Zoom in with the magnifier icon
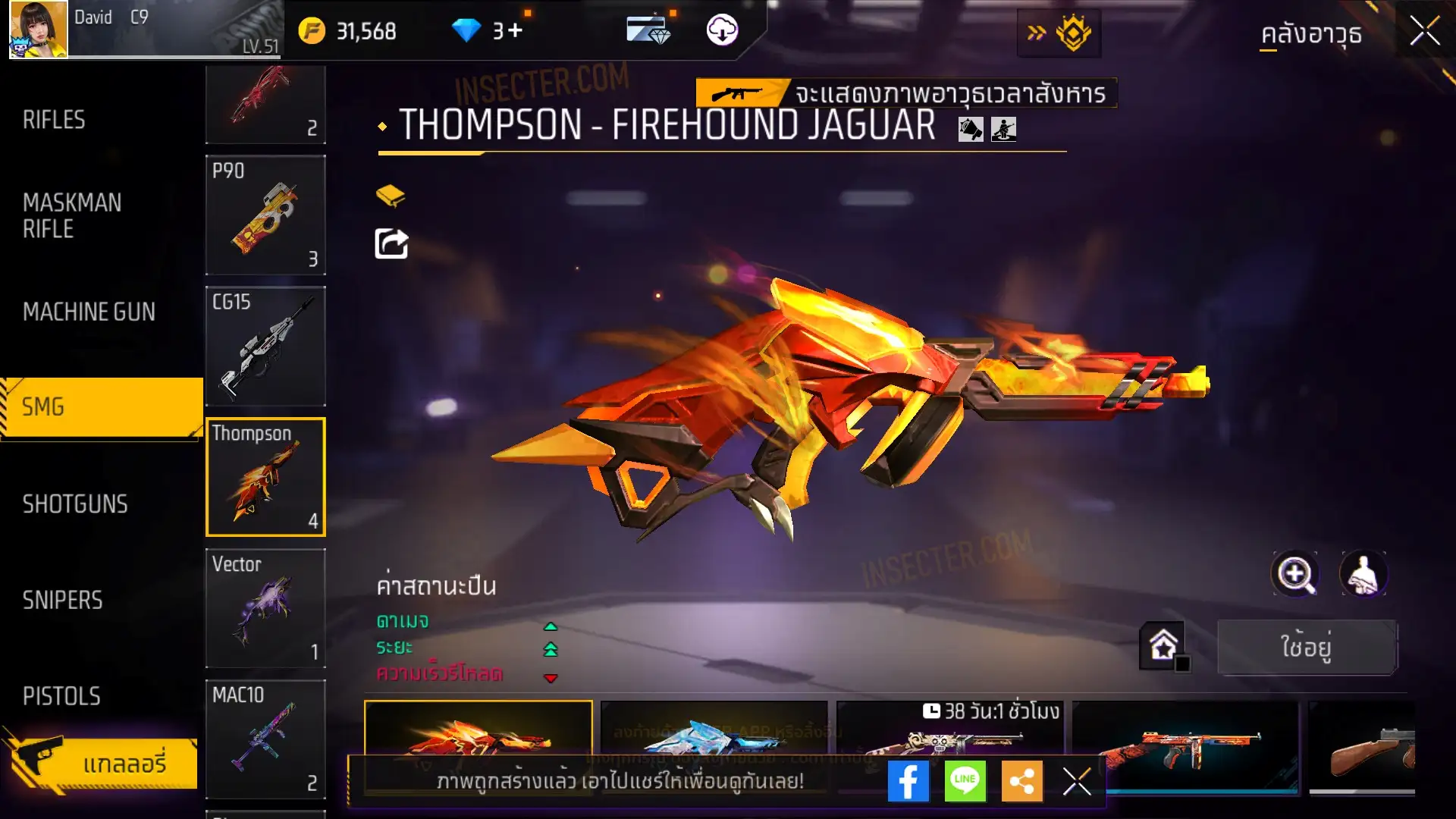Screen dimensions: 1456x819 pos(1295,574)
